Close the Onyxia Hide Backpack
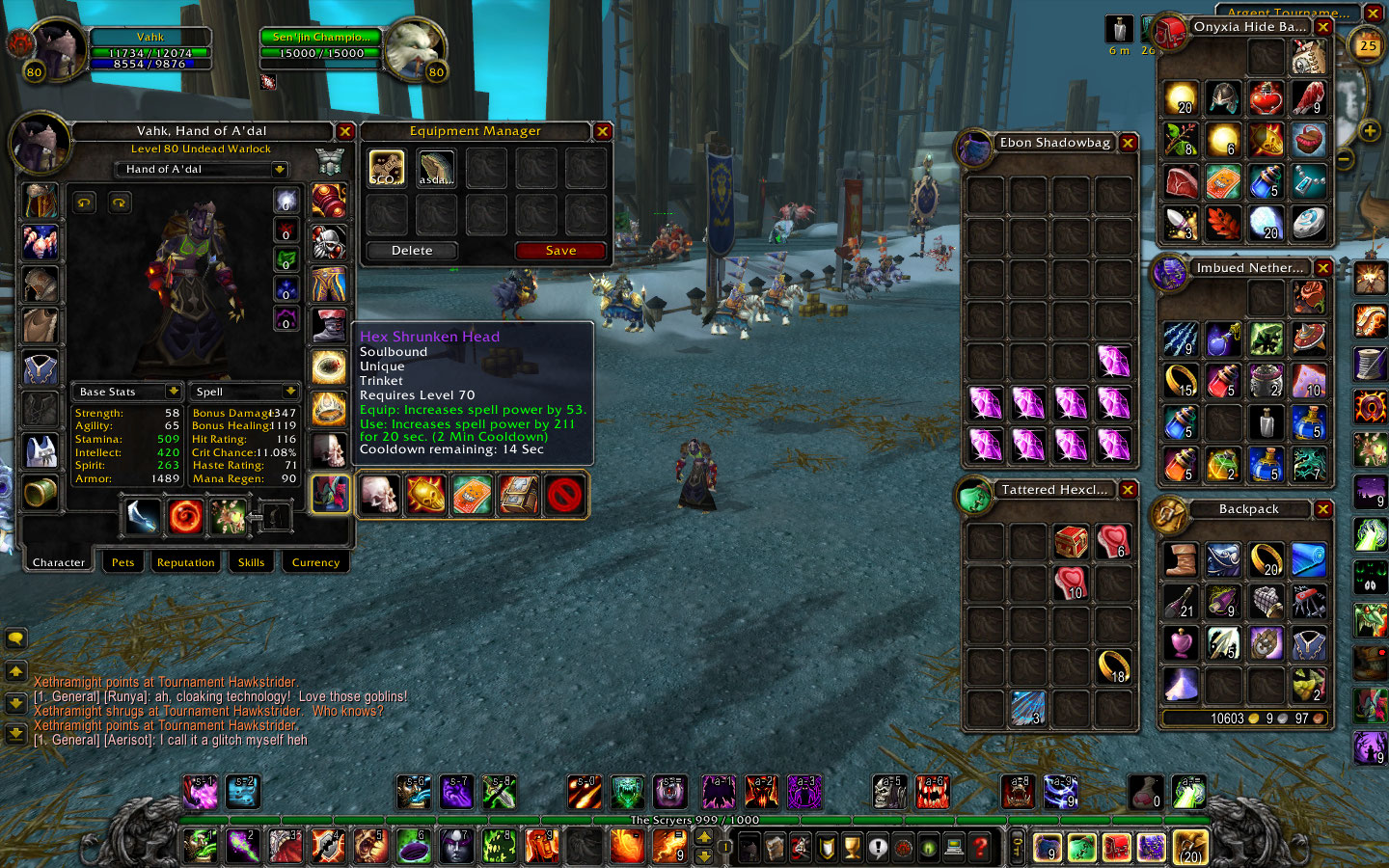This screenshot has height=868, width=1389. pos(1323,27)
